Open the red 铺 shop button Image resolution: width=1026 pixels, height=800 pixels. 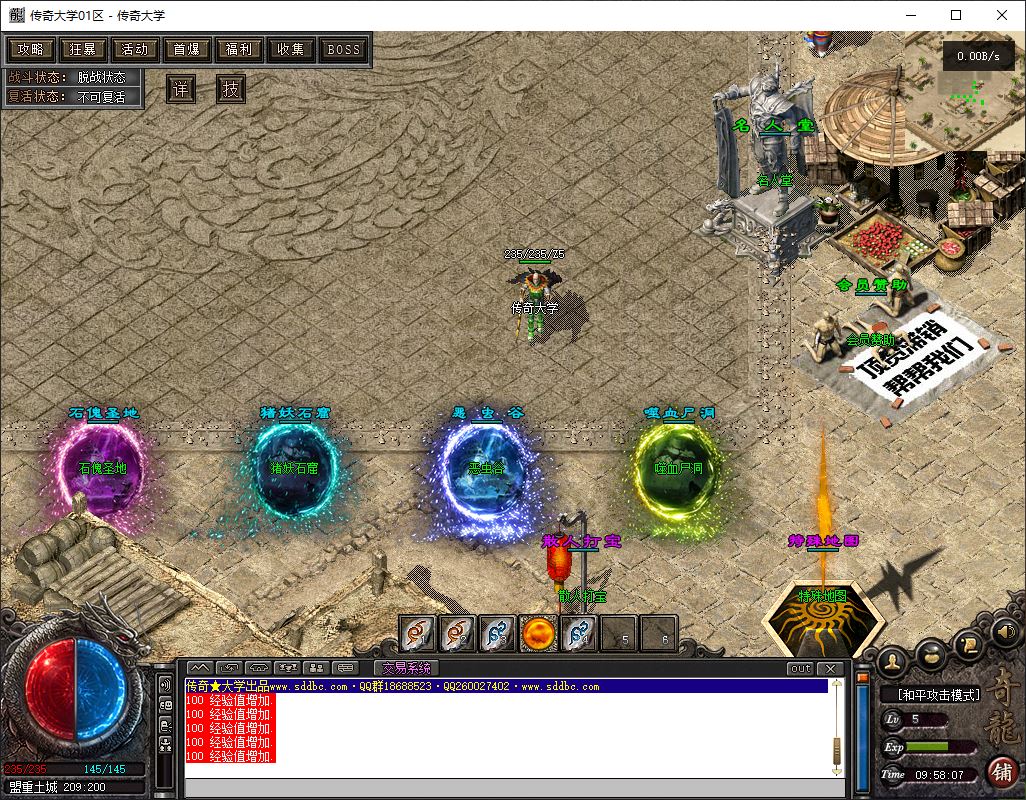[x=1001, y=771]
